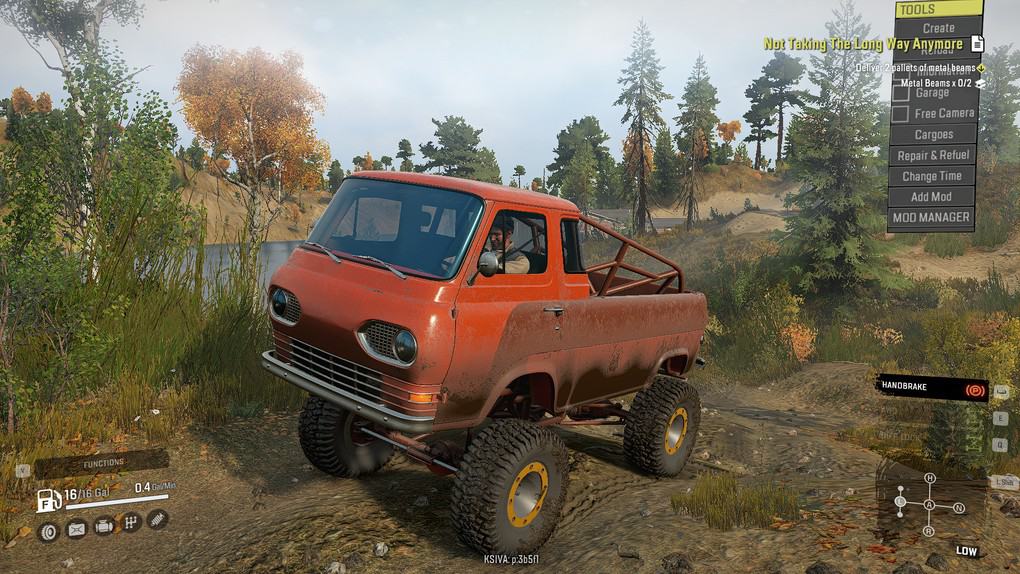
Task: Select the gearbox status icon
Action: (130, 523)
